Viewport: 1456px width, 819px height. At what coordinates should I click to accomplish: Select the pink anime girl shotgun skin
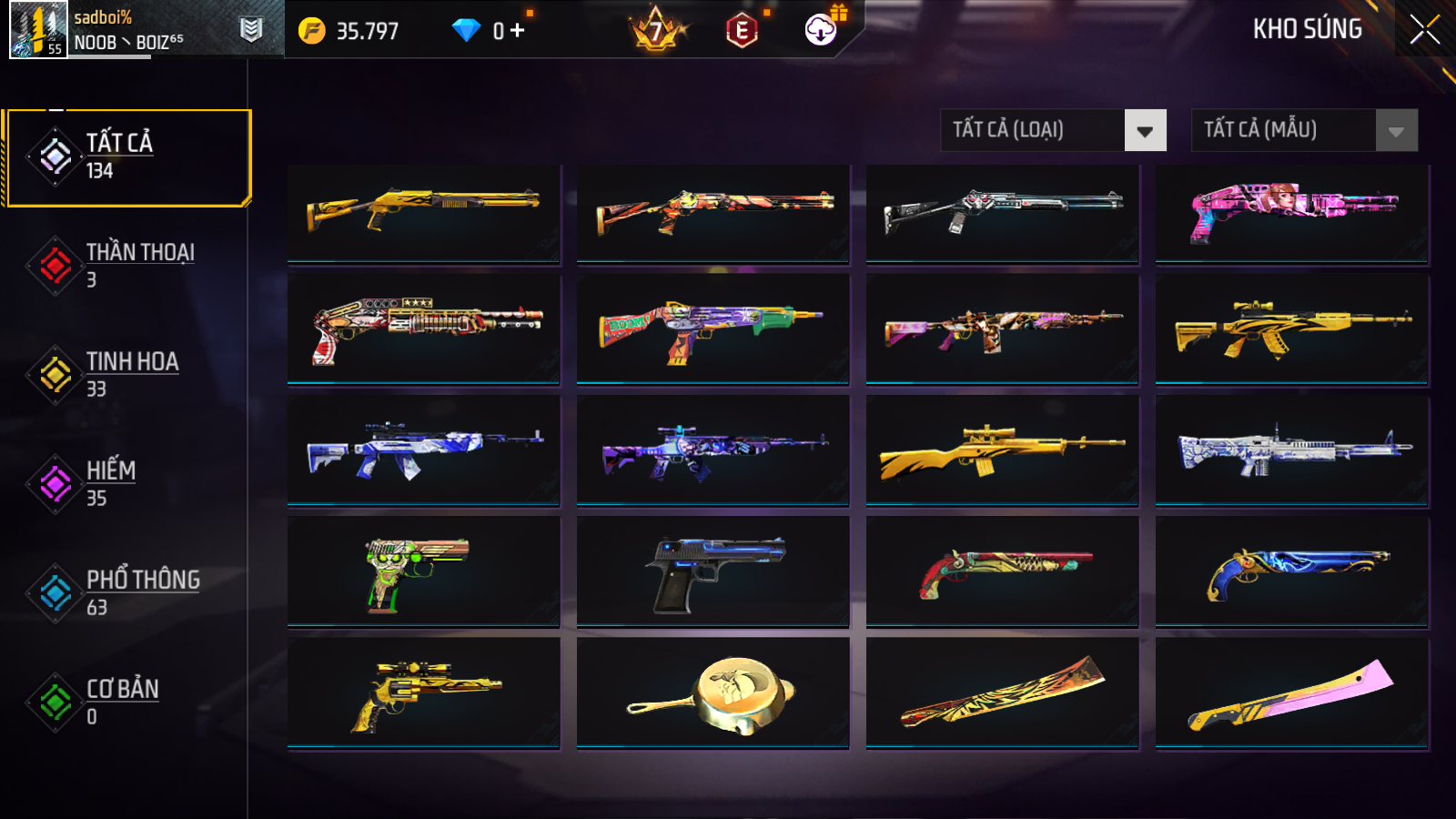1291,214
